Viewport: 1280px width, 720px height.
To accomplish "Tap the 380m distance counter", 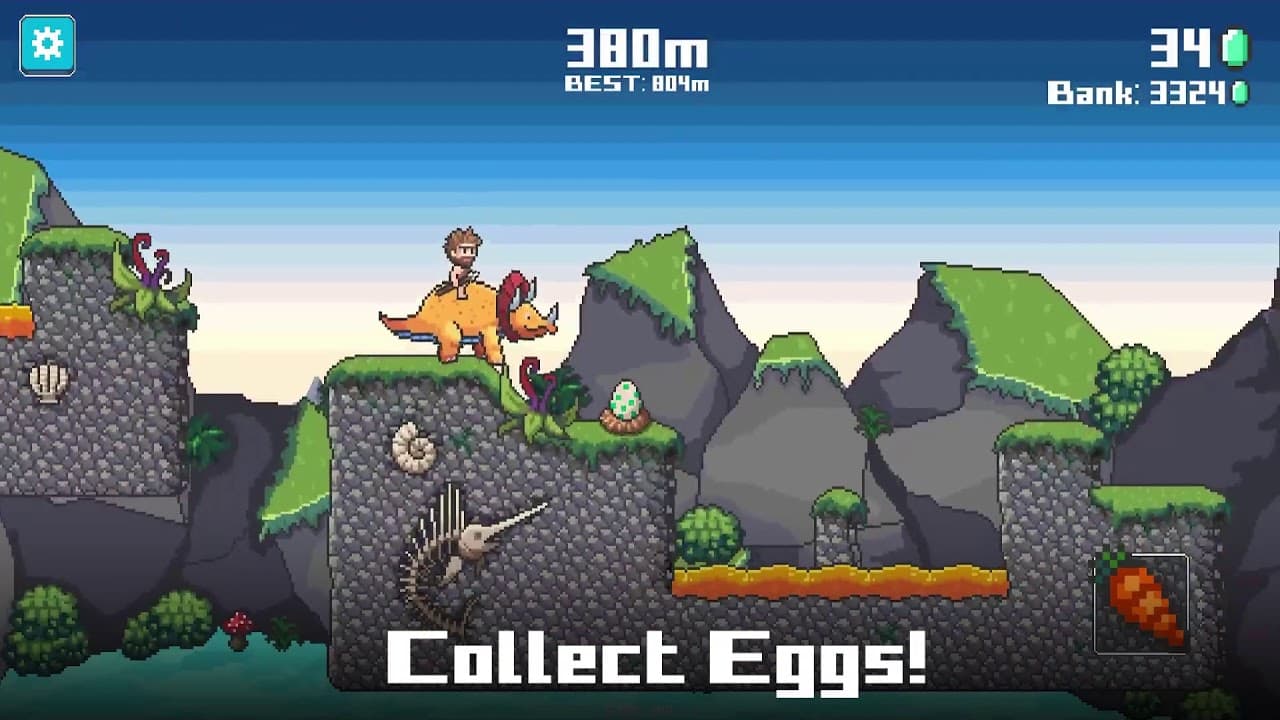I will (637, 49).
